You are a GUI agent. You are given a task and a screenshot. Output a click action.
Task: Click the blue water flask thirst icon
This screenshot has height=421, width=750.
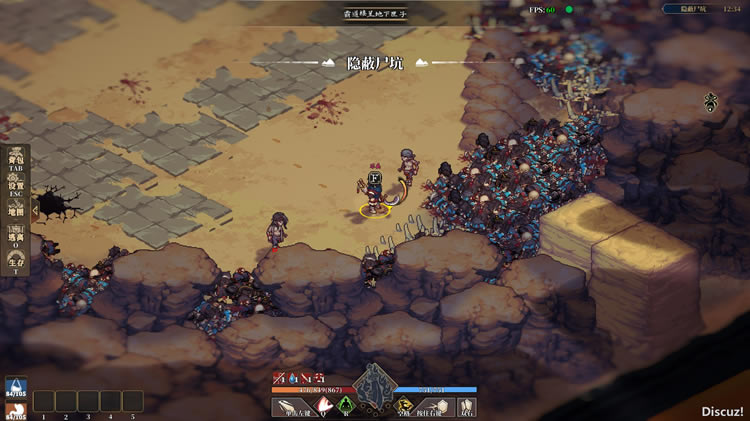click(x=16, y=384)
